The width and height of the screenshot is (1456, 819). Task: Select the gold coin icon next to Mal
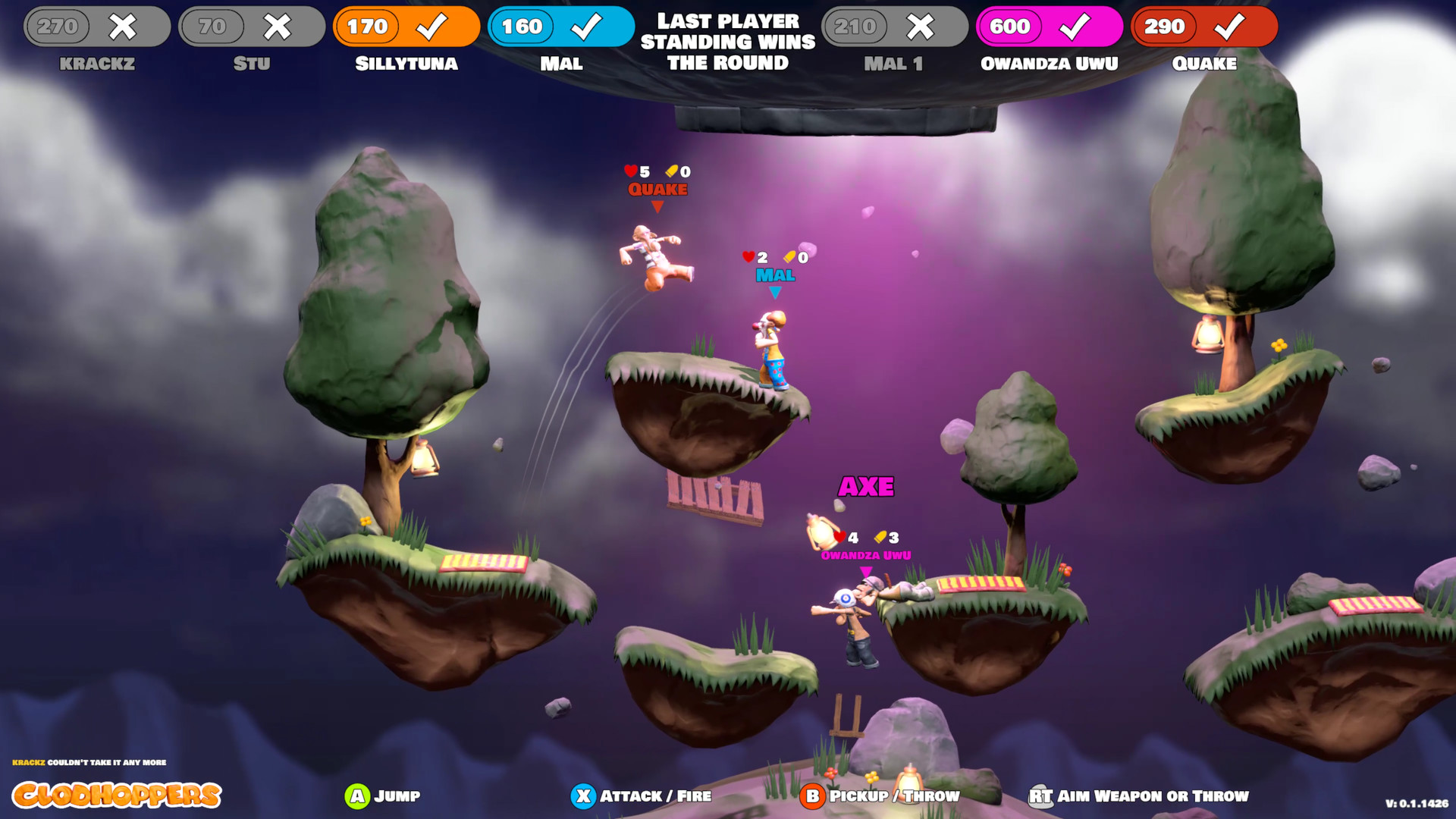coord(789,256)
